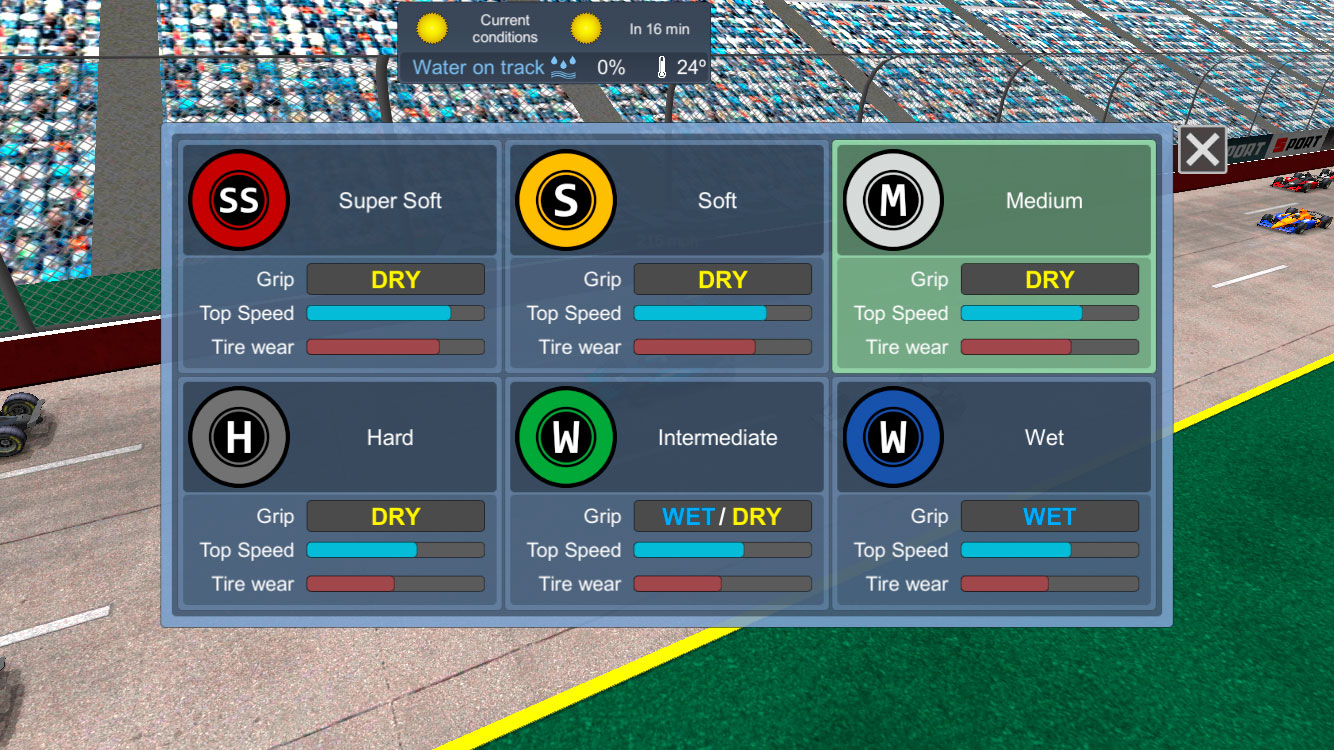
Task: Select the Super Soft tire compound icon
Action: pos(239,199)
